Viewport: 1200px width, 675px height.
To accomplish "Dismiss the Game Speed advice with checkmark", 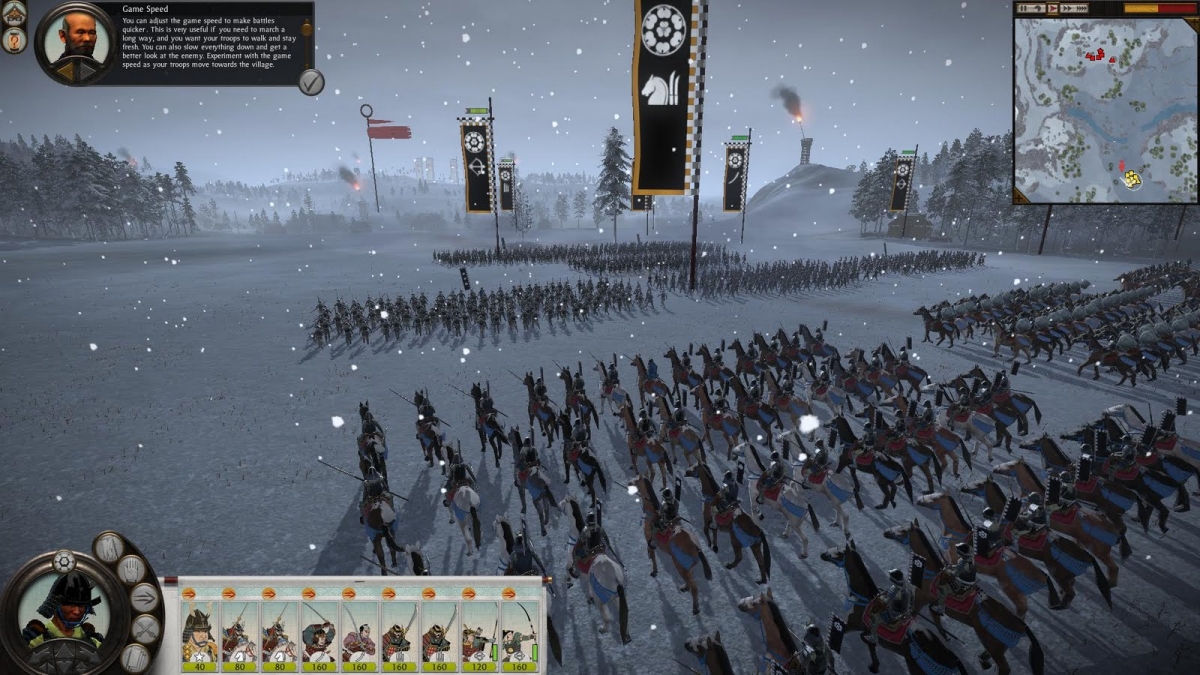I will click(x=311, y=82).
